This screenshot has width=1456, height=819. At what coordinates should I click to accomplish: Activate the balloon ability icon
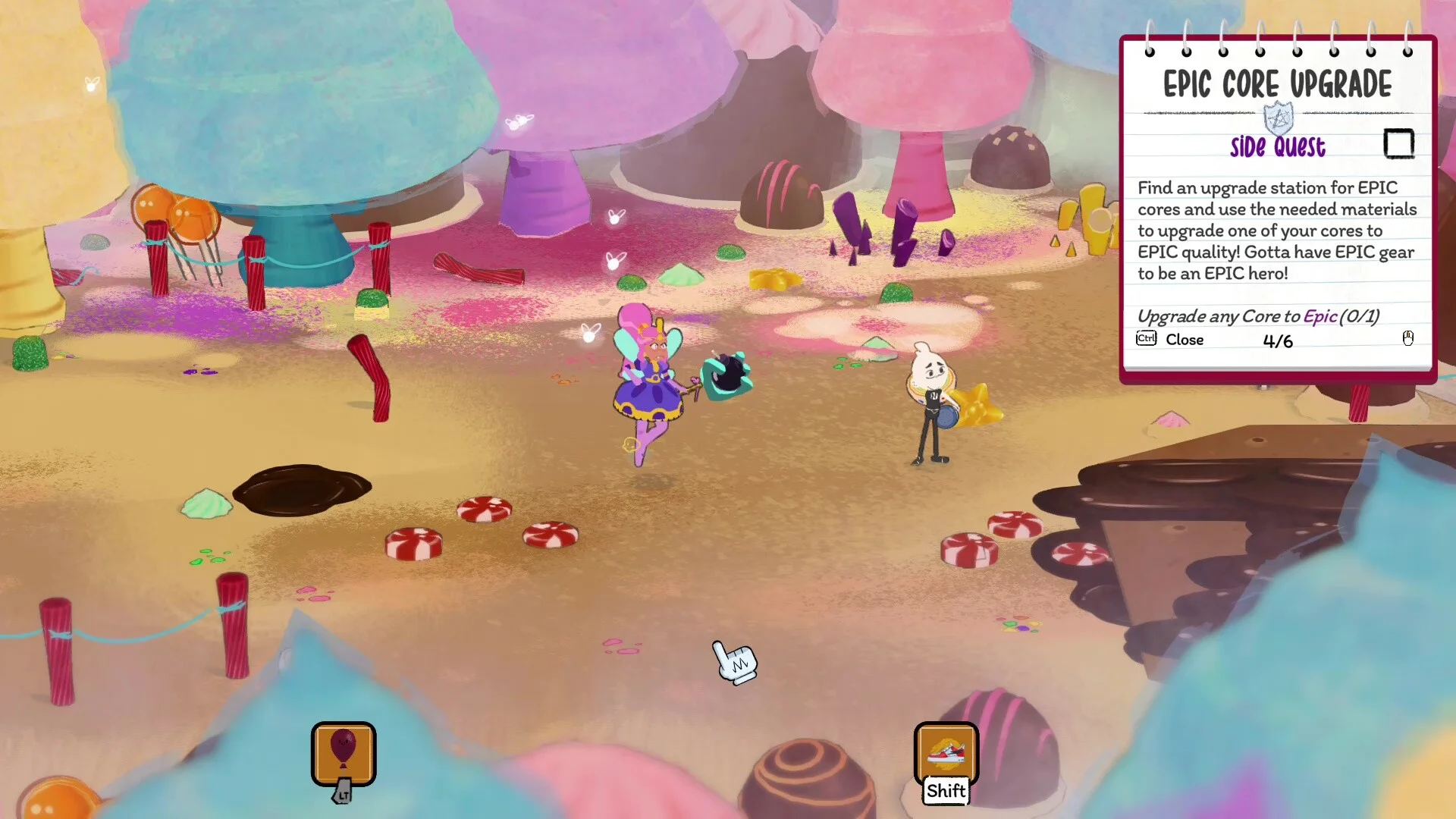point(344,753)
